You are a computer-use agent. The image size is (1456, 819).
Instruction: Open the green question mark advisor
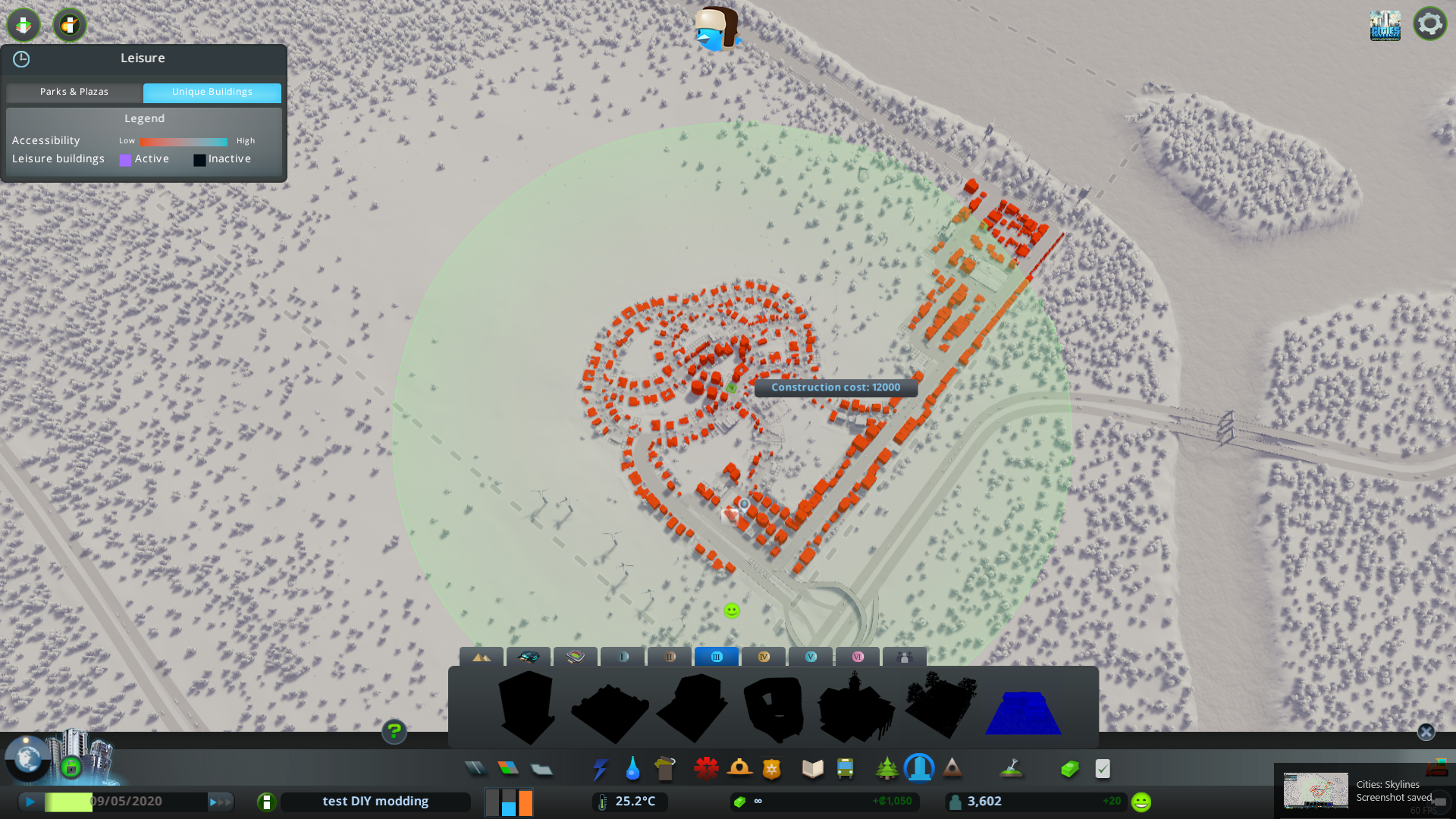(394, 731)
